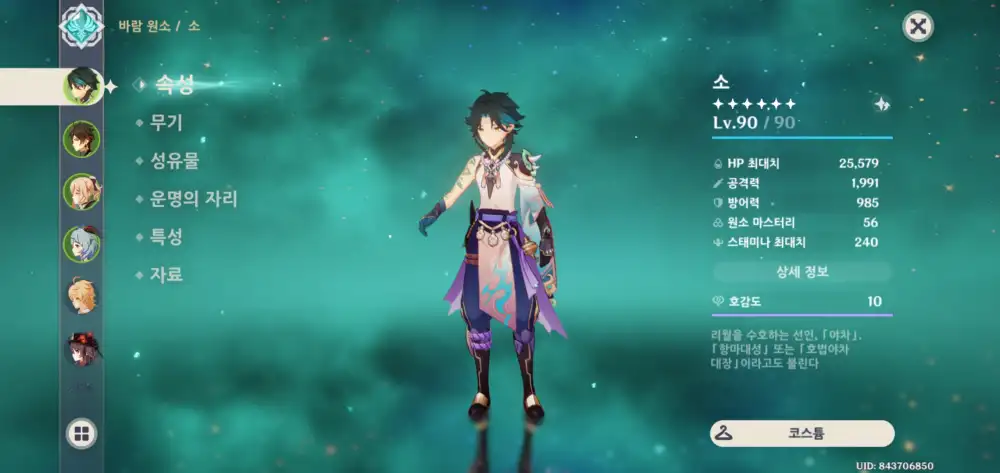
Task: Select Xiao's portrait in the character list
Action: click(82, 87)
